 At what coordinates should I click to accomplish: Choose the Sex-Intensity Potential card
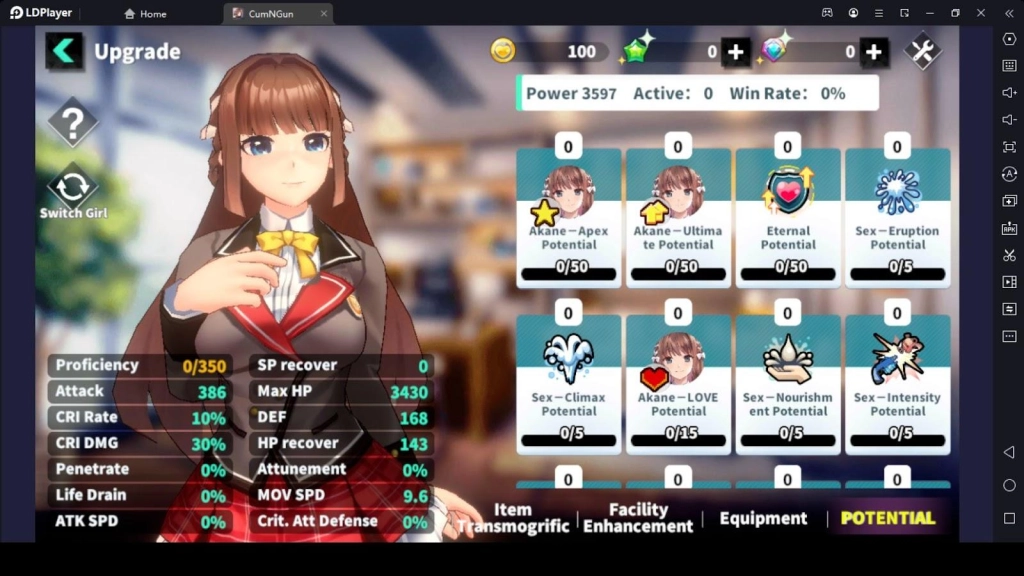[x=897, y=385]
